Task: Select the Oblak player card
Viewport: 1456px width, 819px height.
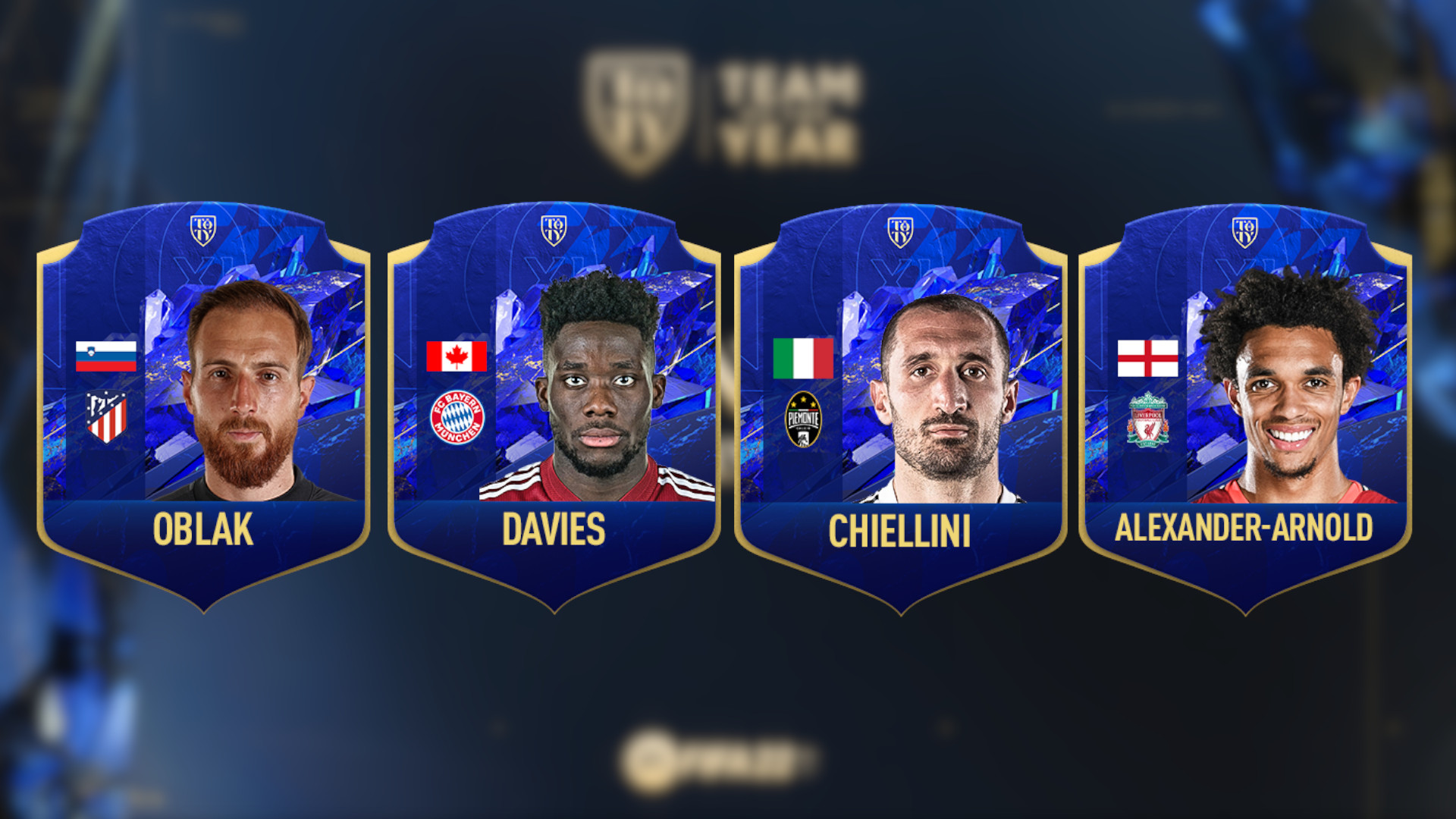Action: 203,406
